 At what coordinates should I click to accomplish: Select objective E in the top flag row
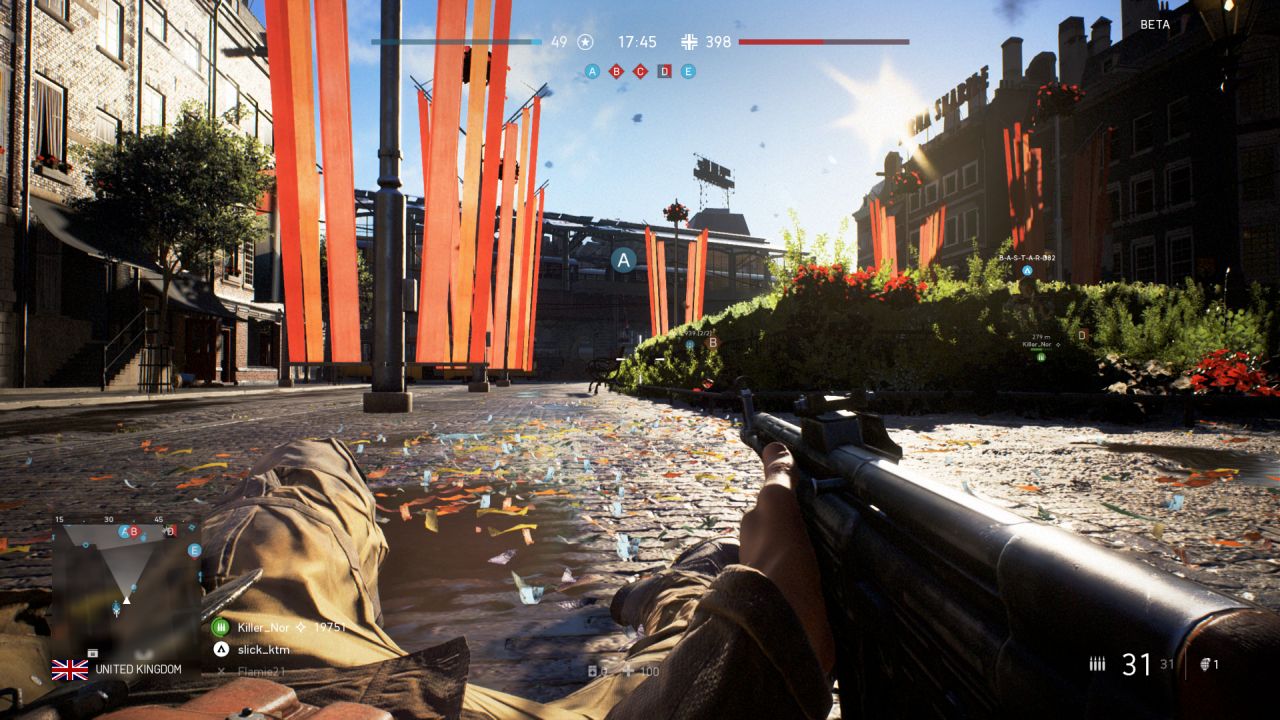coord(688,71)
